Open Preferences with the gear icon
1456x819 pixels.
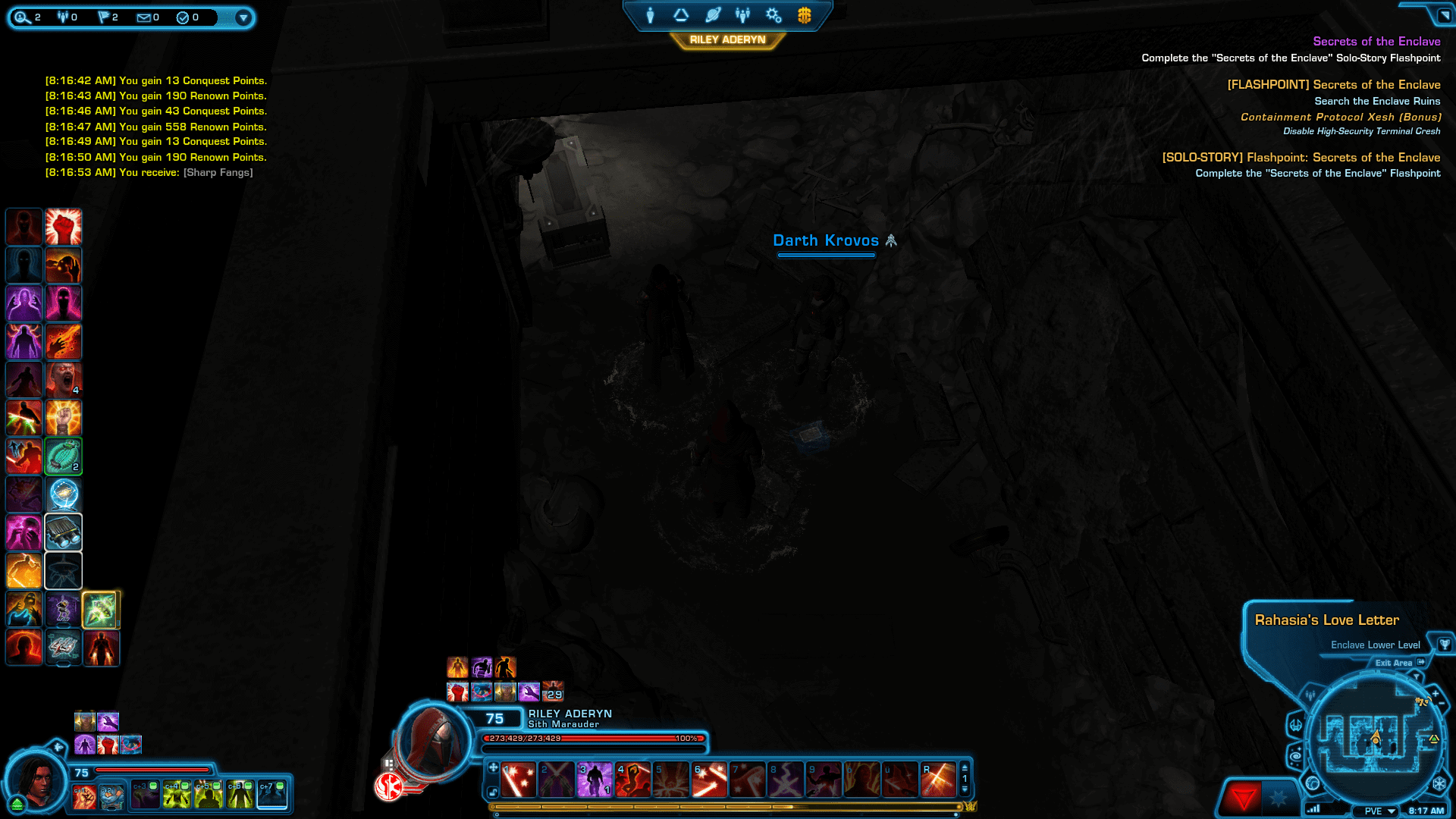click(773, 15)
